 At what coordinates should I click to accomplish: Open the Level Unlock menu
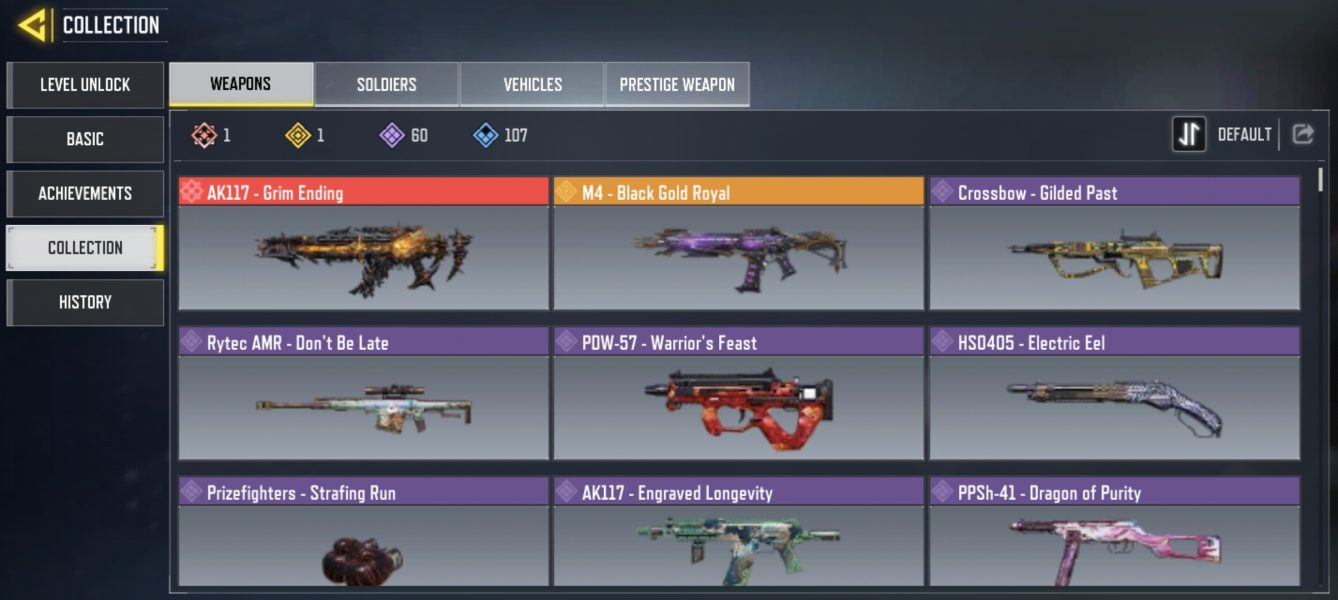[85, 85]
